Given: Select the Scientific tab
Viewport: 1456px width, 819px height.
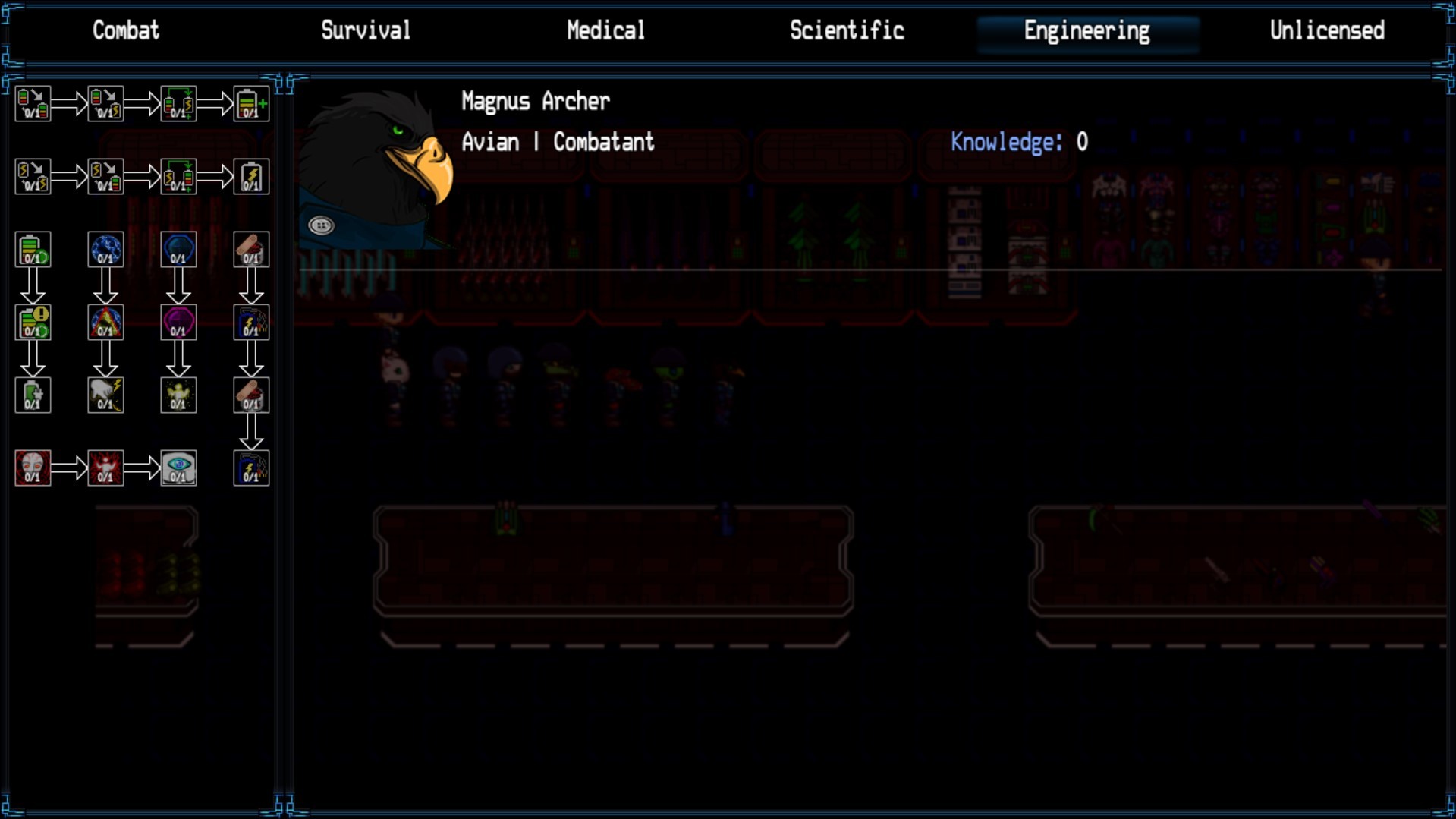Looking at the screenshot, I should coord(847,31).
